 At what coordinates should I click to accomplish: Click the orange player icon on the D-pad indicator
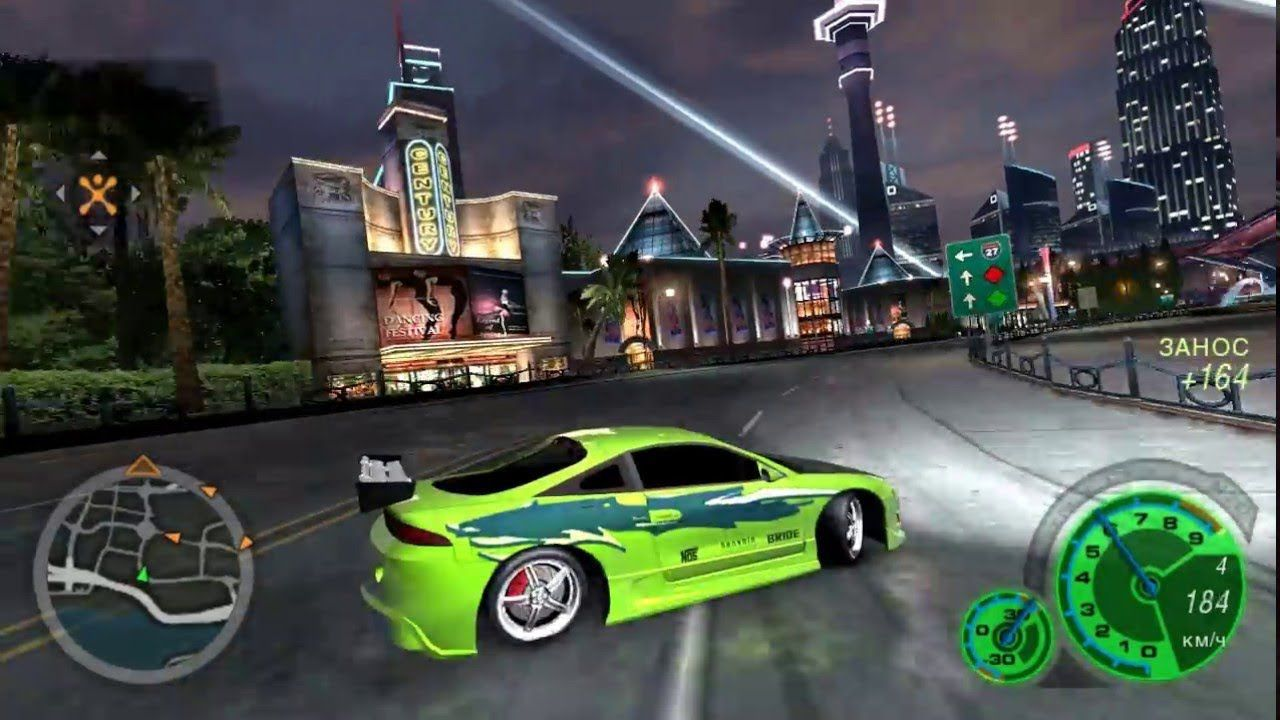(x=98, y=193)
